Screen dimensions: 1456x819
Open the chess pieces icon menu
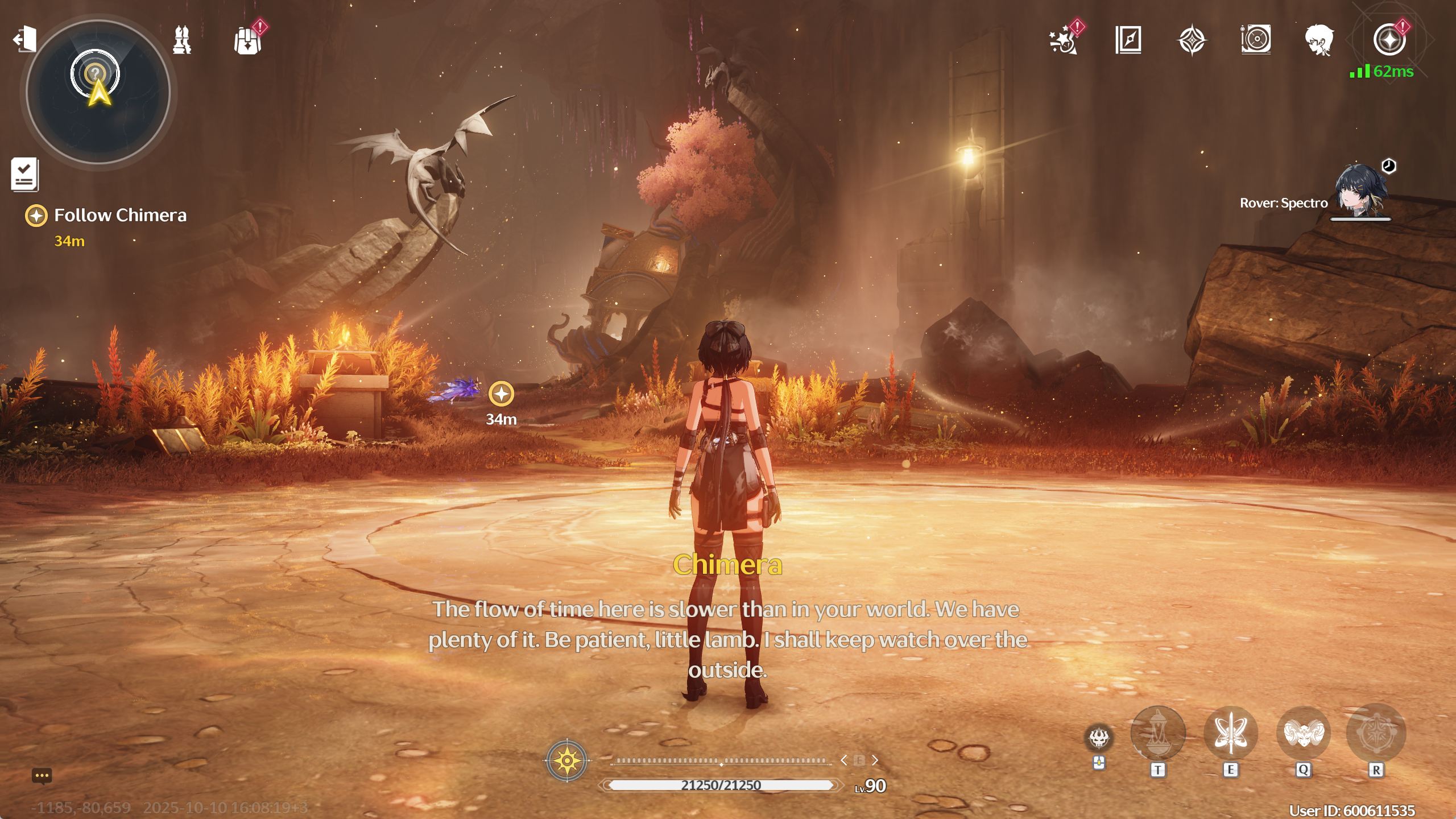[x=182, y=40]
